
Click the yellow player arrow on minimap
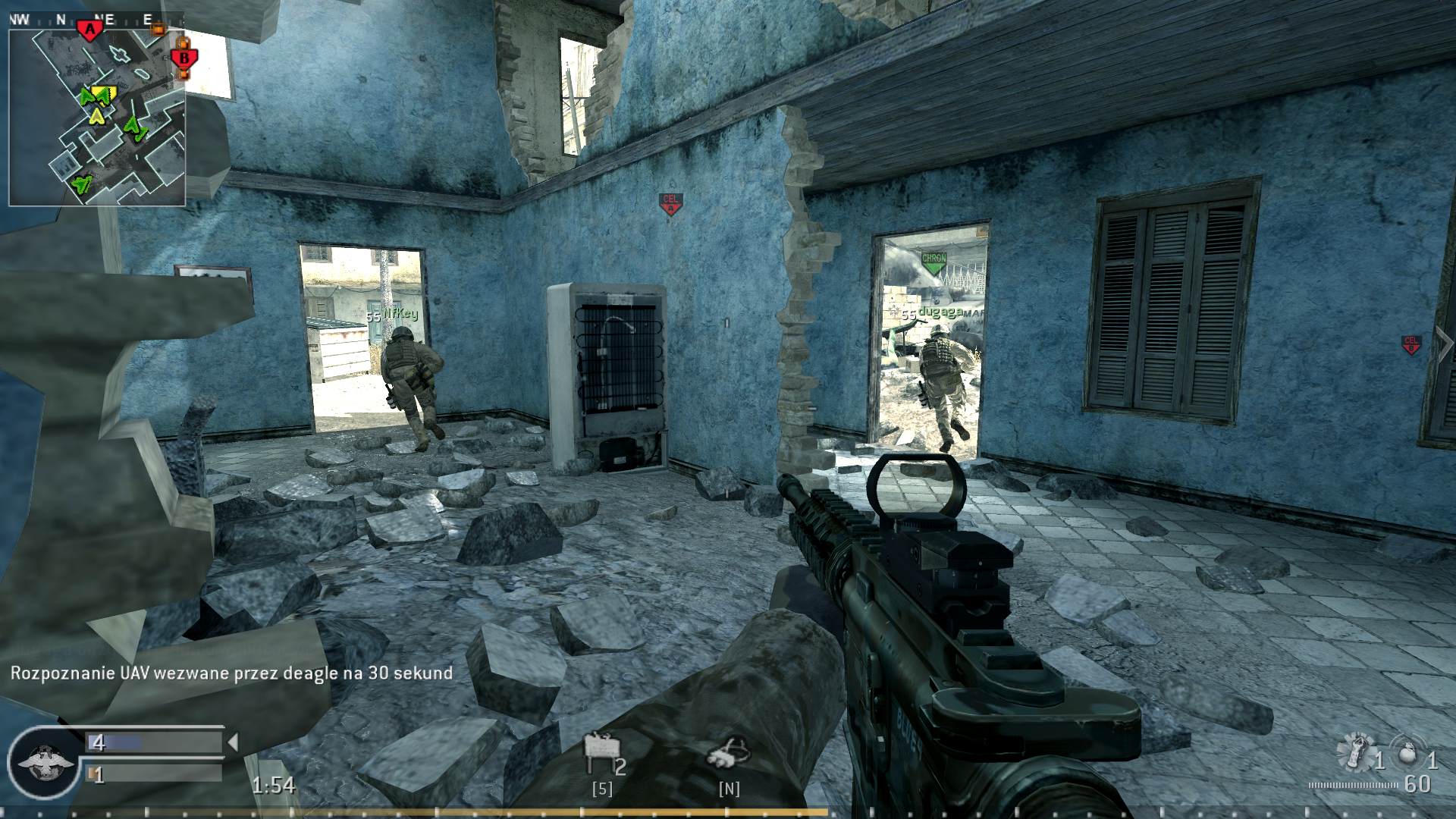click(96, 115)
